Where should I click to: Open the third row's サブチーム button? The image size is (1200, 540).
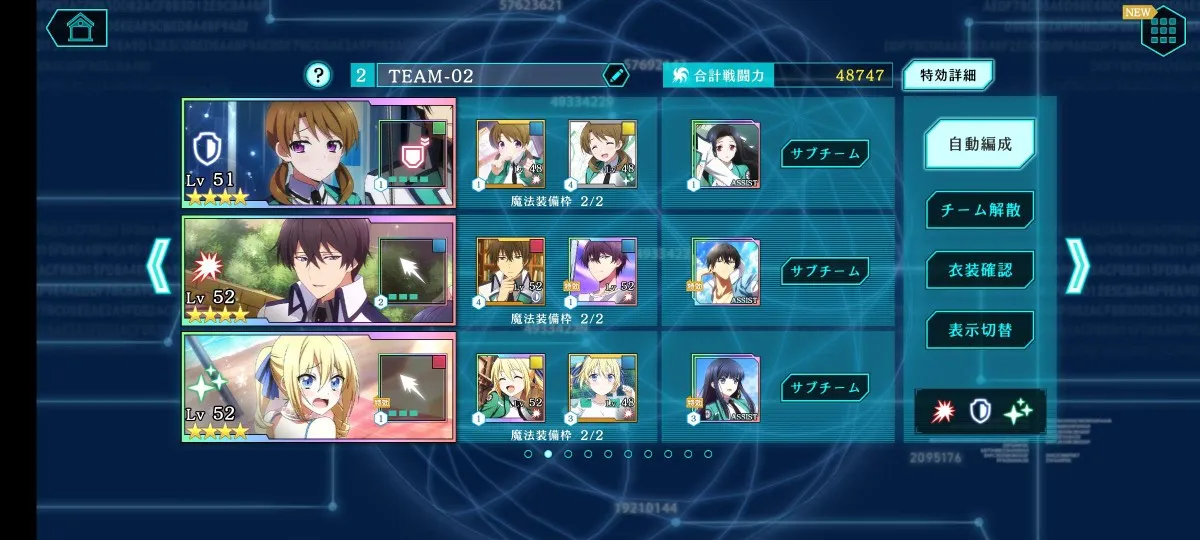click(825, 387)
